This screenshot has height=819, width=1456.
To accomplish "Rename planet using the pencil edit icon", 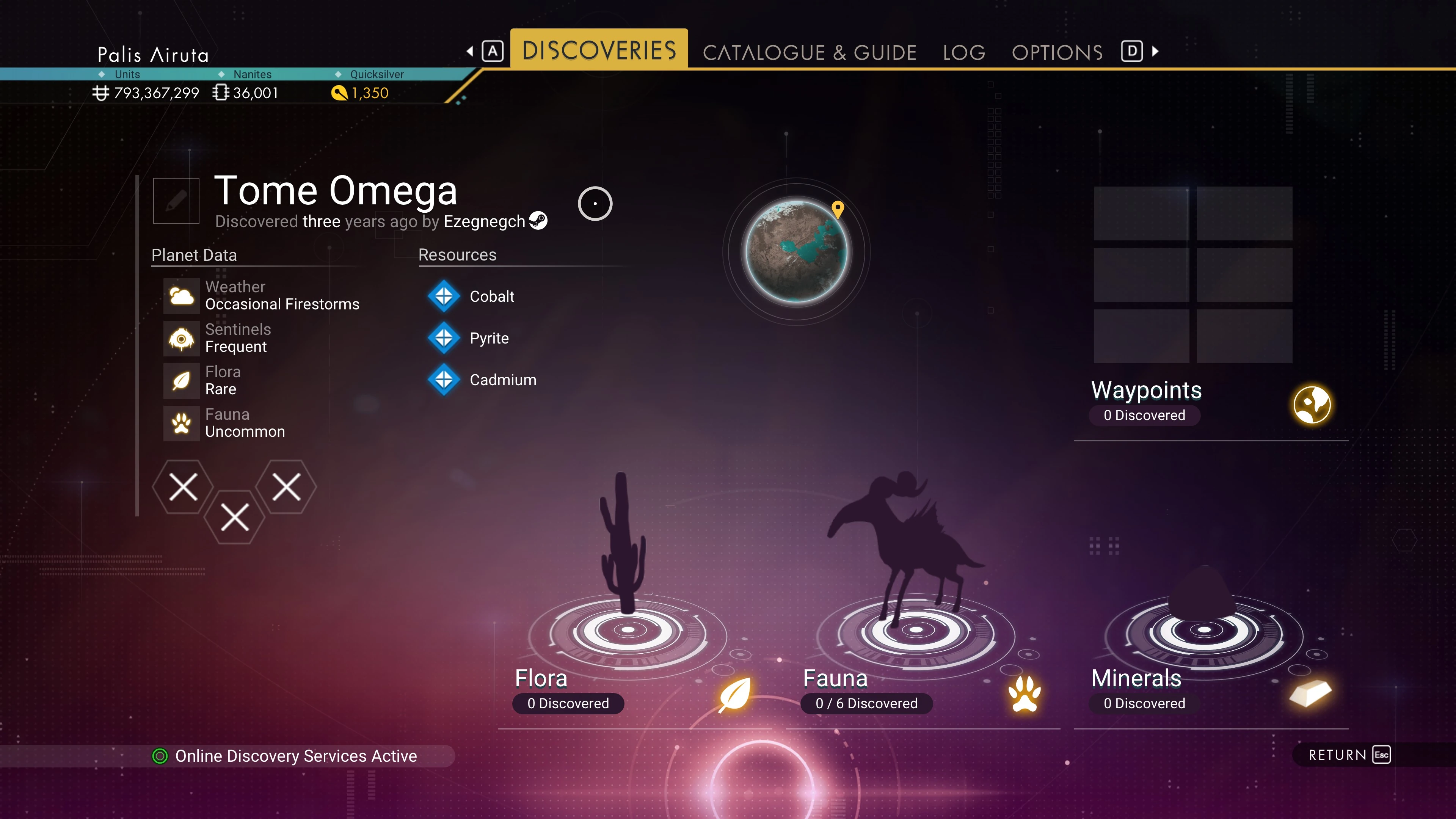I will tap(176, 201).
